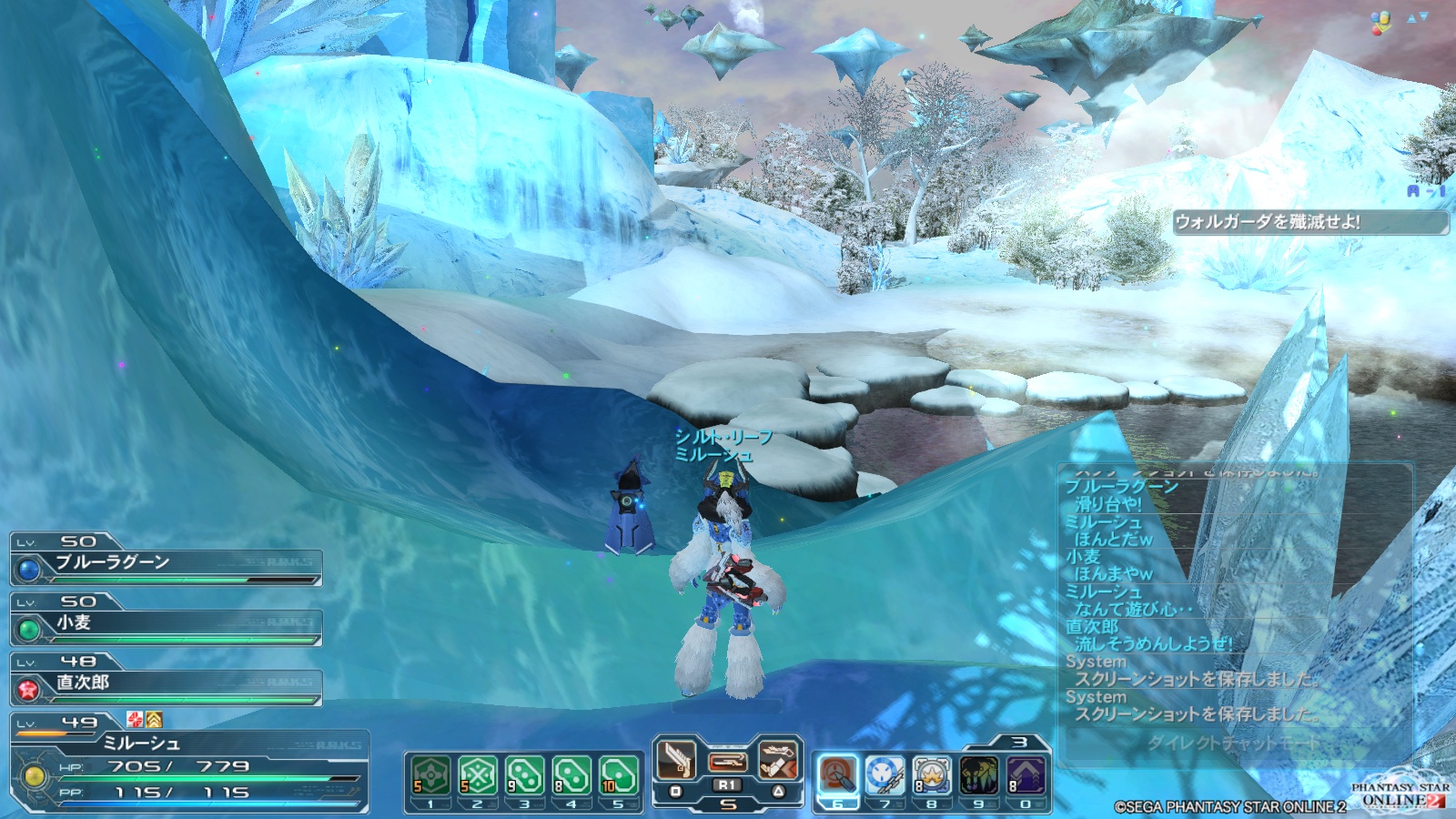Image resolution: width=1456 pixels, height=819 pixels.
Task: Use the three-dot Trimate item in slot 3
Action: pos(524,775)
